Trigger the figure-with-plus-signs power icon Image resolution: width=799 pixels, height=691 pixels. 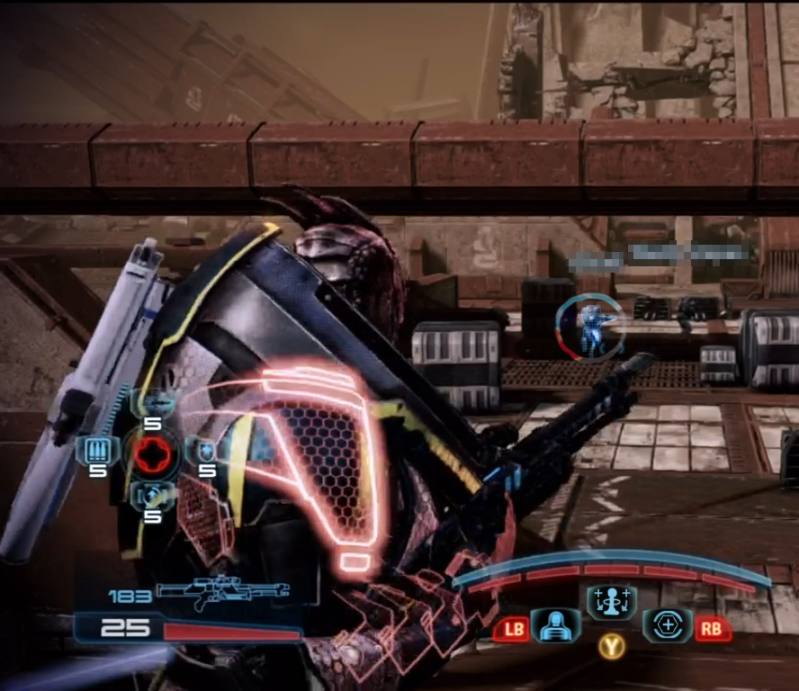(x=607, y=605)
